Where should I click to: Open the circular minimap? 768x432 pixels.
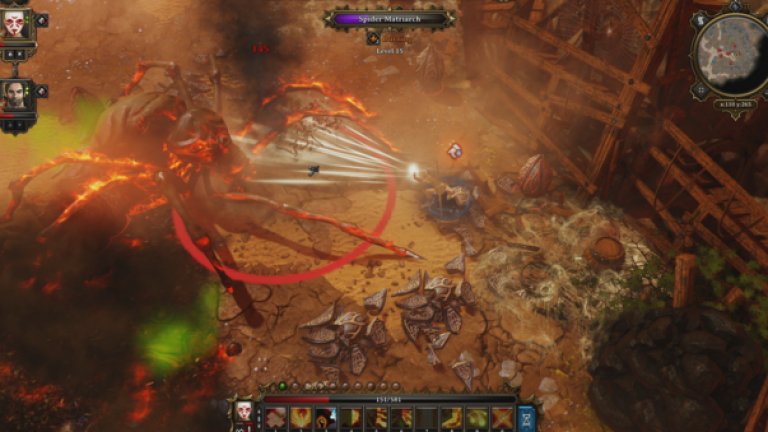click(730, 57)
